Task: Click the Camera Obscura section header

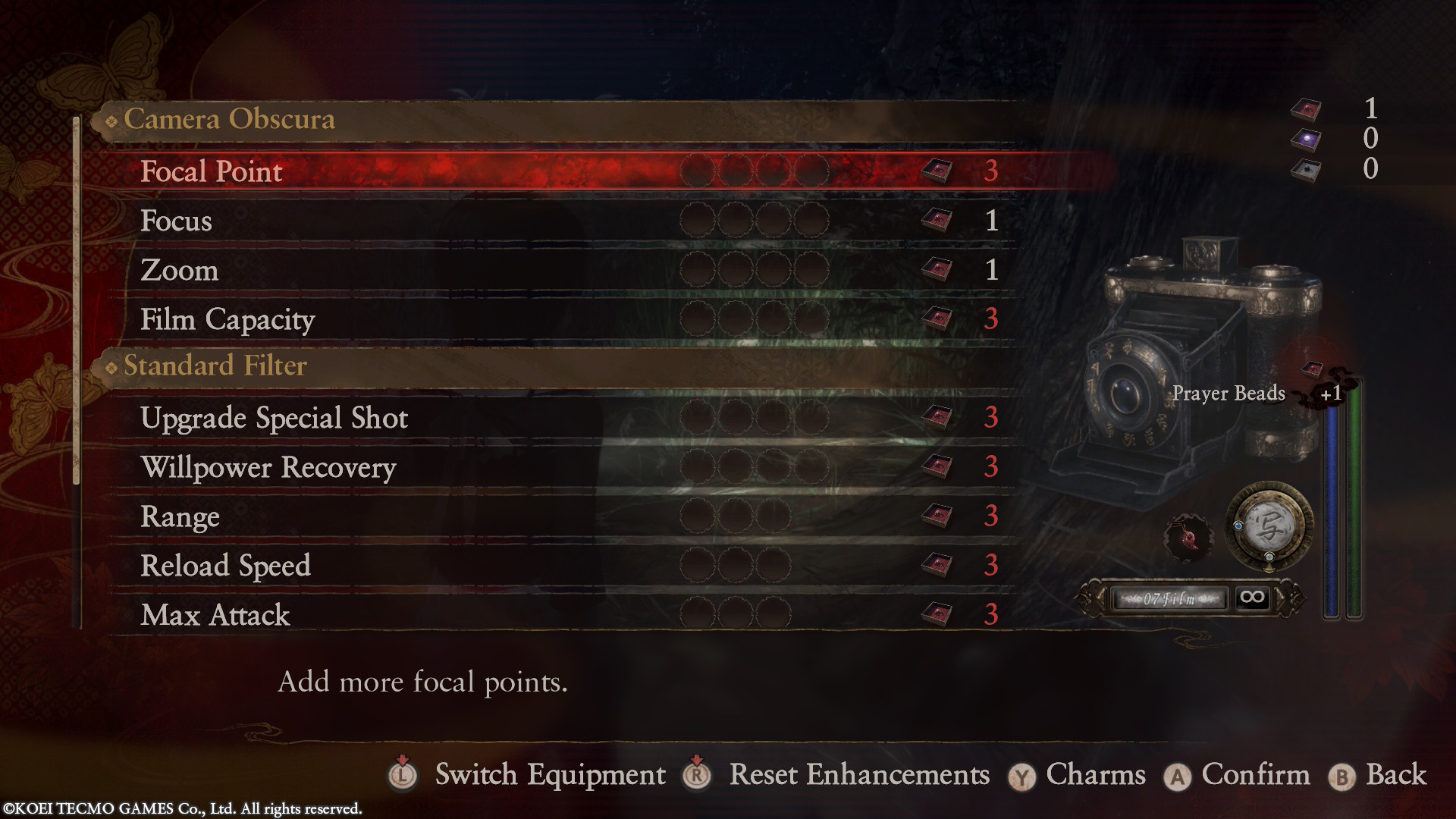Action: (x=229, y=120)
